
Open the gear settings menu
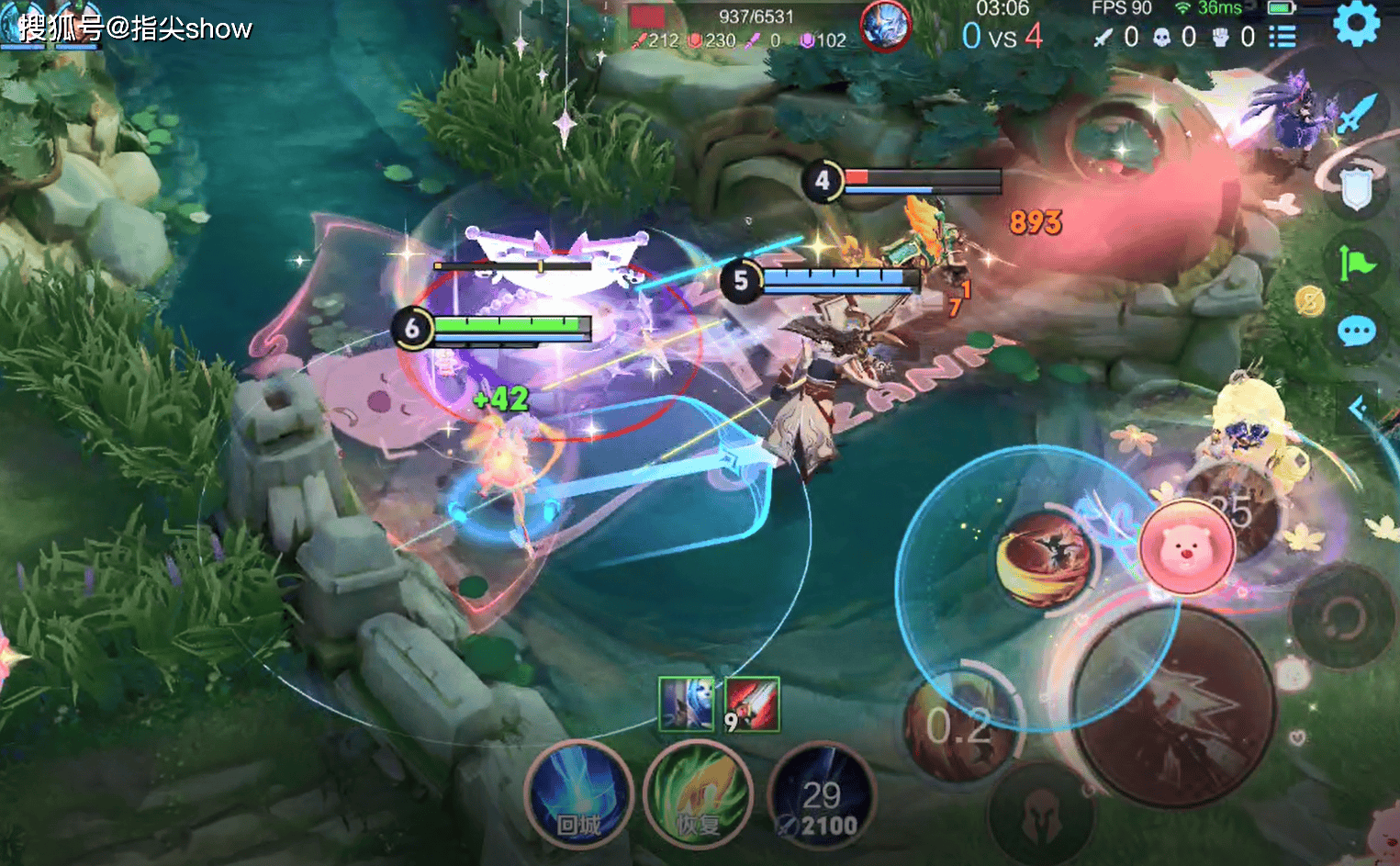[x=1356, y=23]
